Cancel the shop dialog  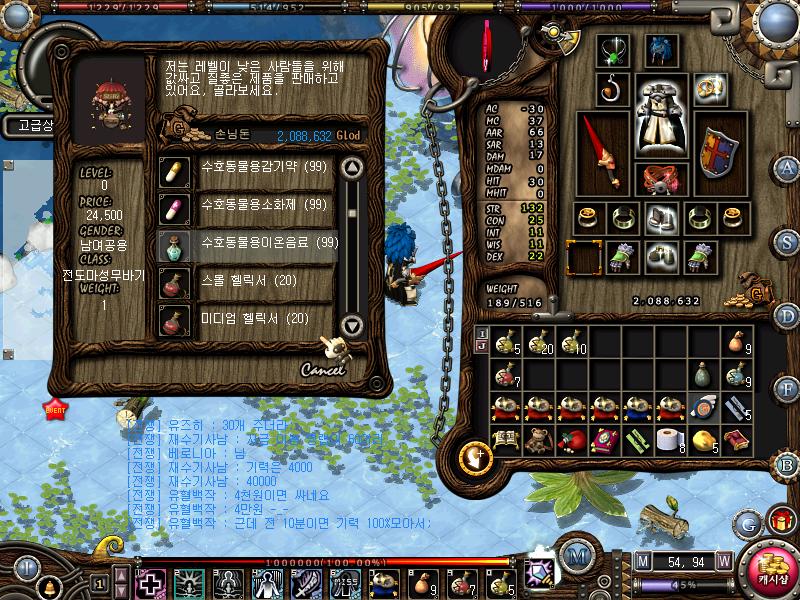tap(322, 369)
